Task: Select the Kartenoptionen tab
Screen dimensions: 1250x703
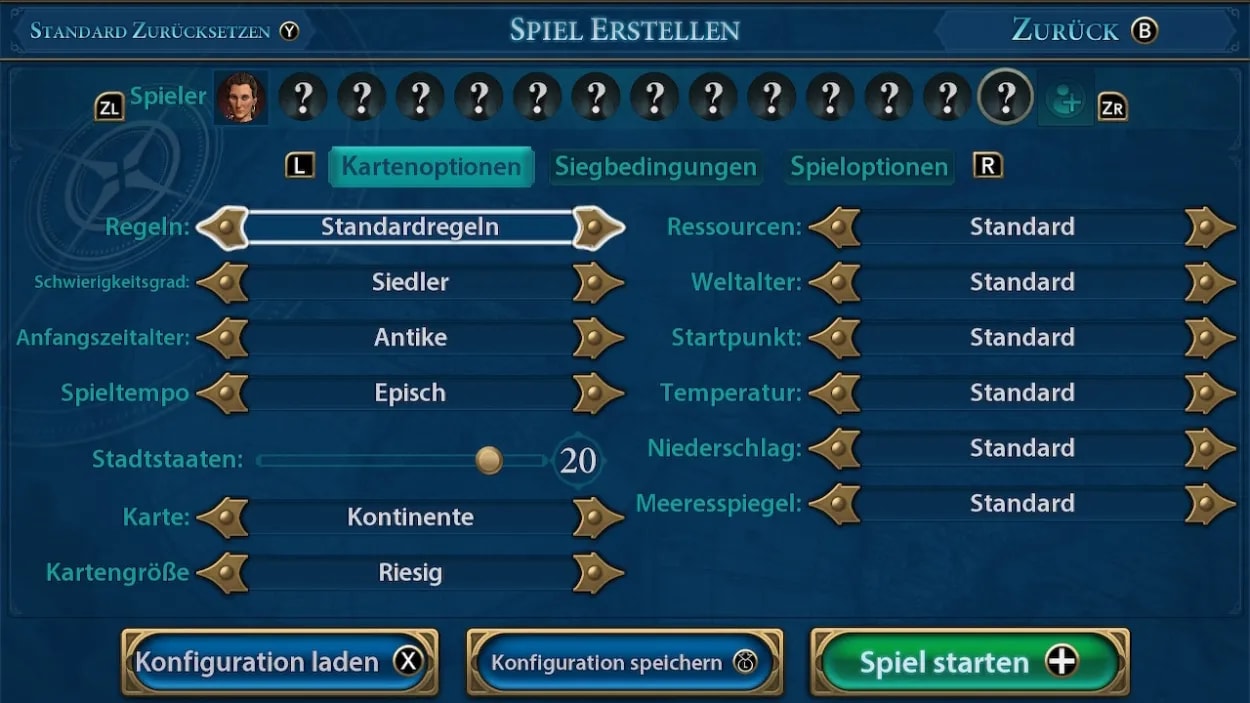Action: [x=431, y=167]
